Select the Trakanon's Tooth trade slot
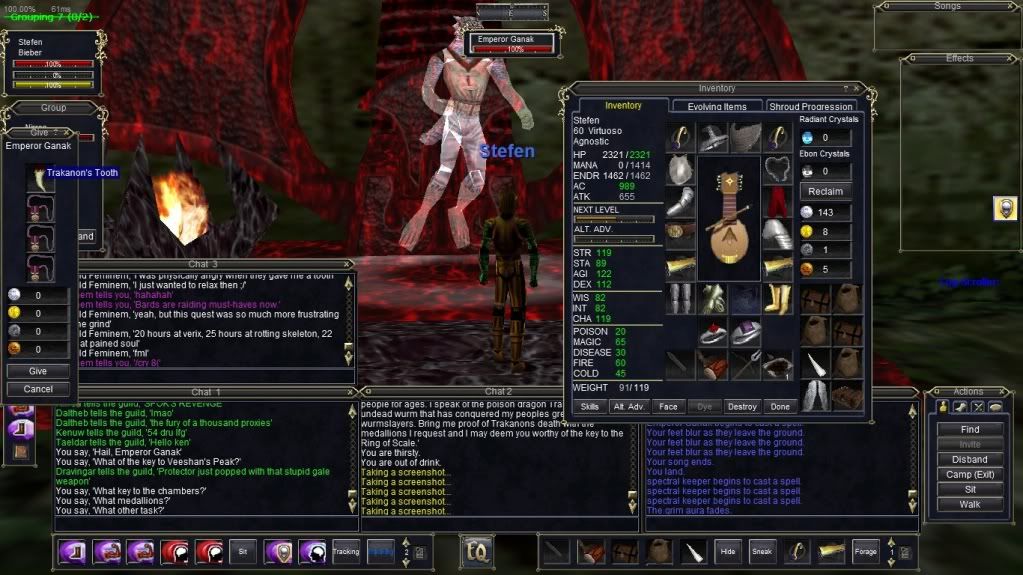1023x575 pixels. (x=41, y=177)
